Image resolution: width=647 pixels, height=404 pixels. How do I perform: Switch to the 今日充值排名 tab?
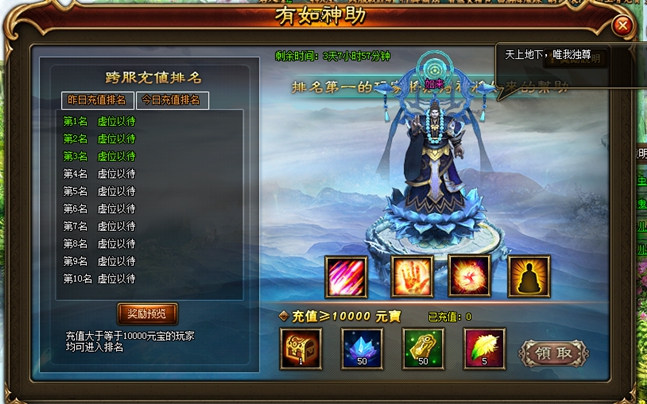coord(171,100)
